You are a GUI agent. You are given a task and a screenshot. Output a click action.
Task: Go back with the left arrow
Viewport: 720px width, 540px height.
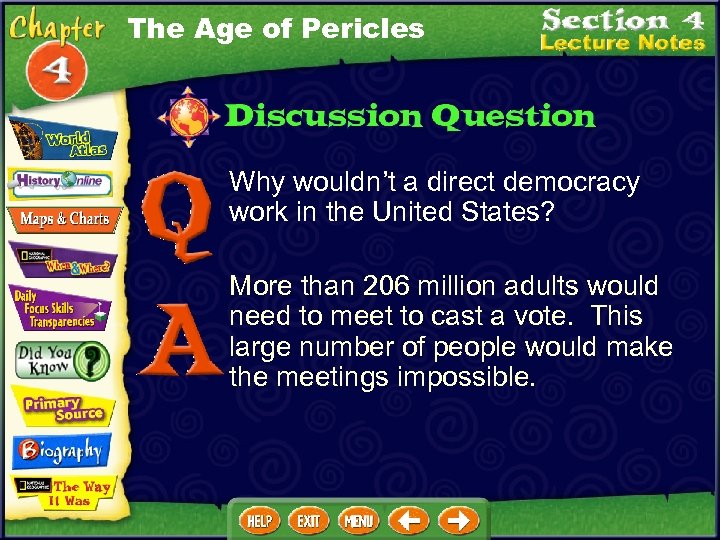(x=410, y=521)
